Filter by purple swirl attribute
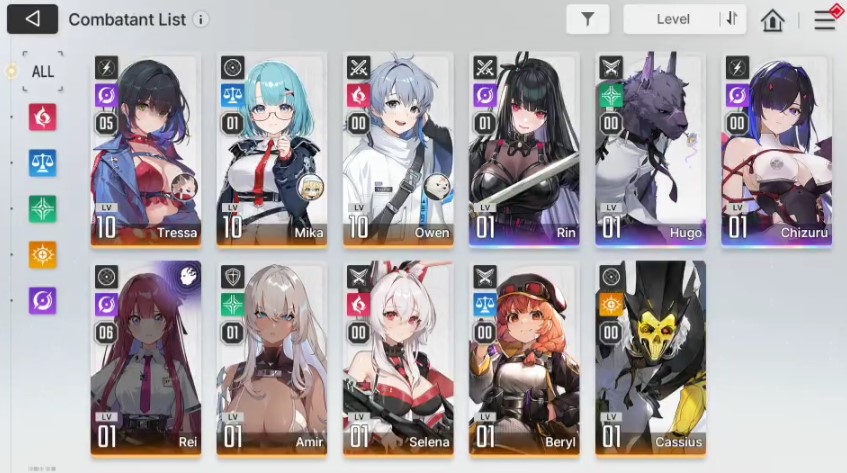The image size is (847, 473). (x=43, y=300)
